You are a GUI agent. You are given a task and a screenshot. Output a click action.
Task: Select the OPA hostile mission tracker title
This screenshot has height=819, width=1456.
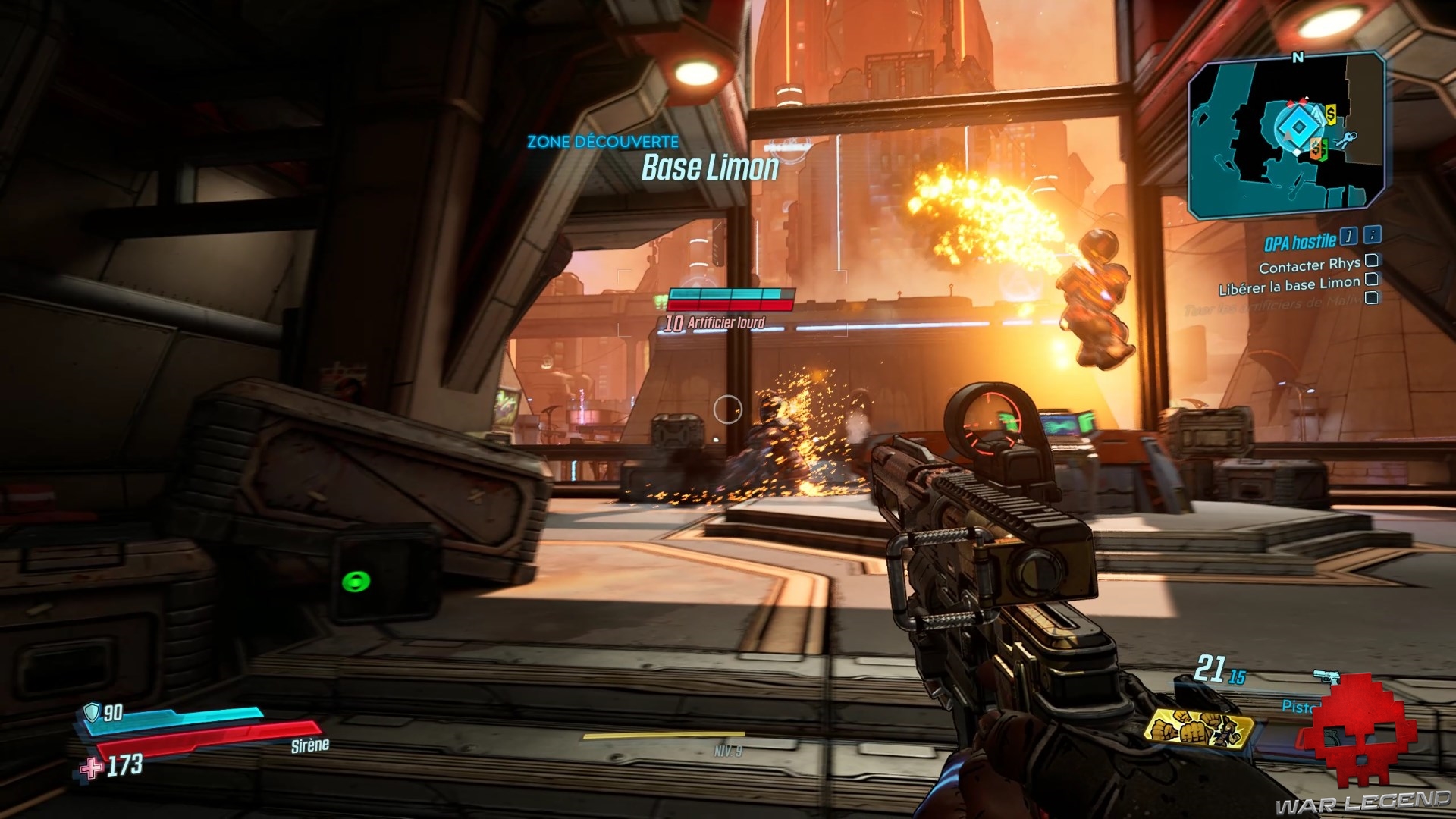pos(1299,243)
